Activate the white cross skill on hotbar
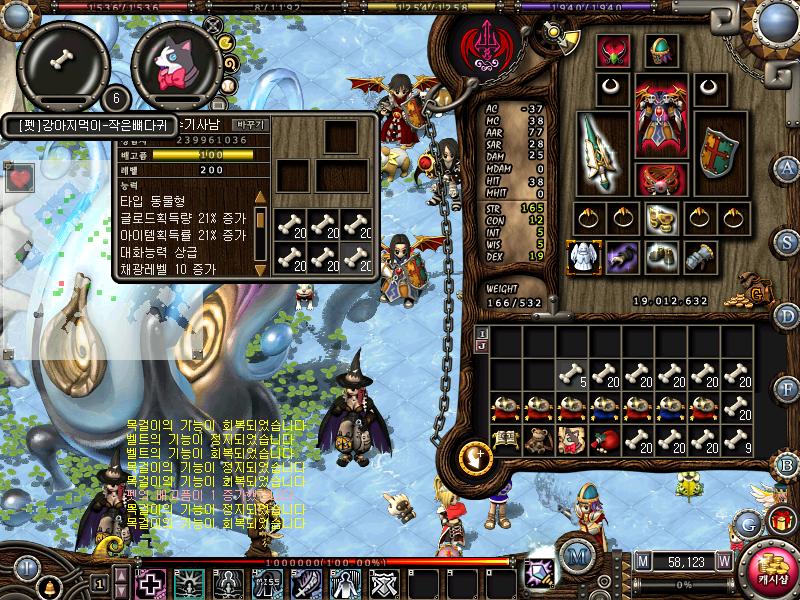Screen dimensions: 800x600 [151, 583]
